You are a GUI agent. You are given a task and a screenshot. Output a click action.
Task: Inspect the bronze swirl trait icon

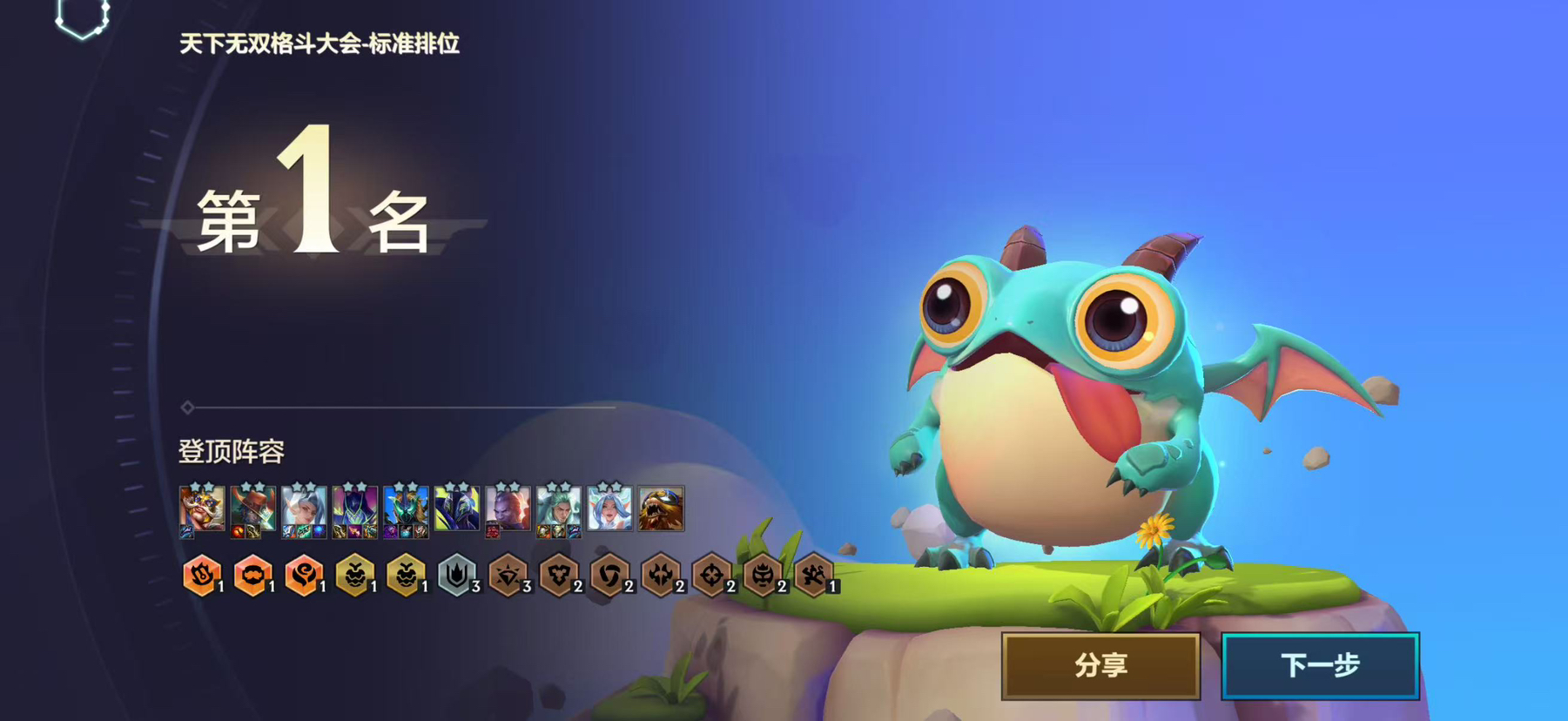click(x=609, y=576)
